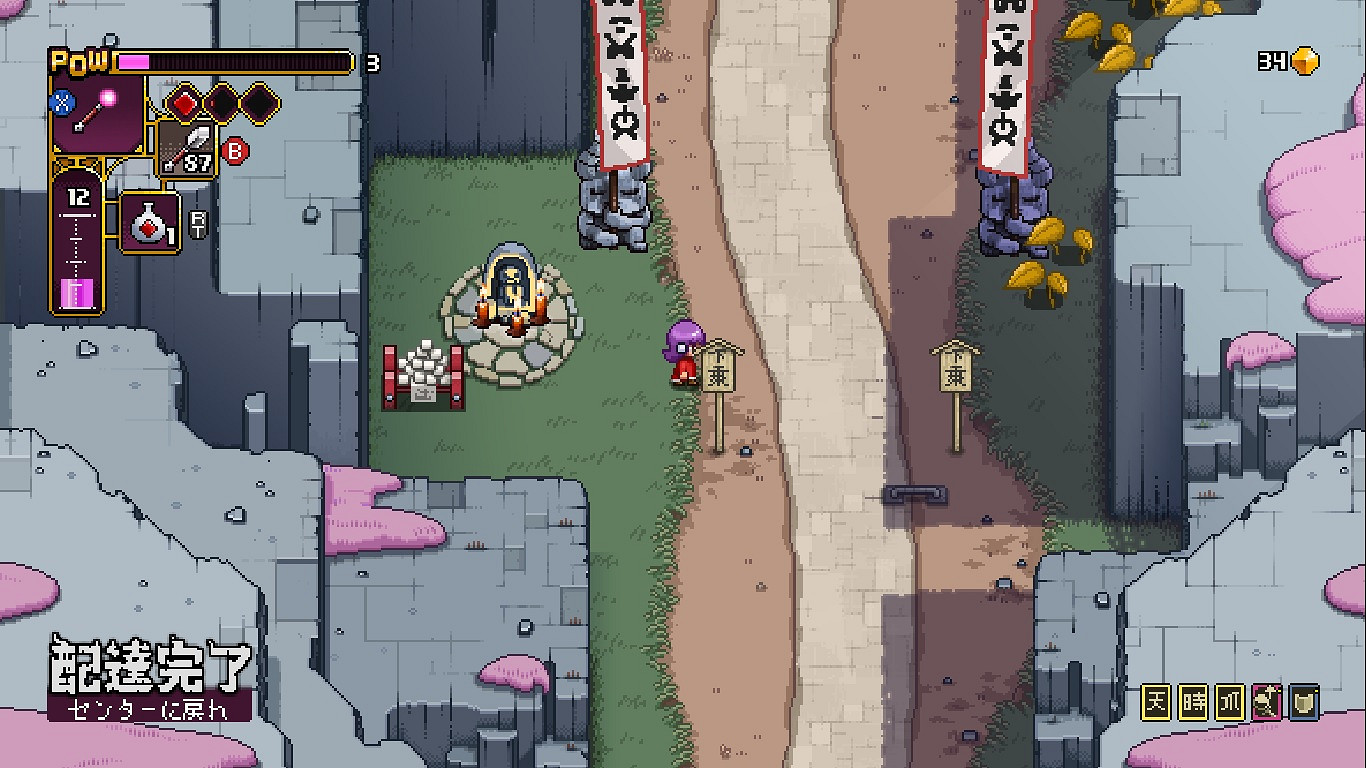This screenshot has width=1366, height=768.
Task: Toggle the middle empty diamond slot
Action: point(219,102)
